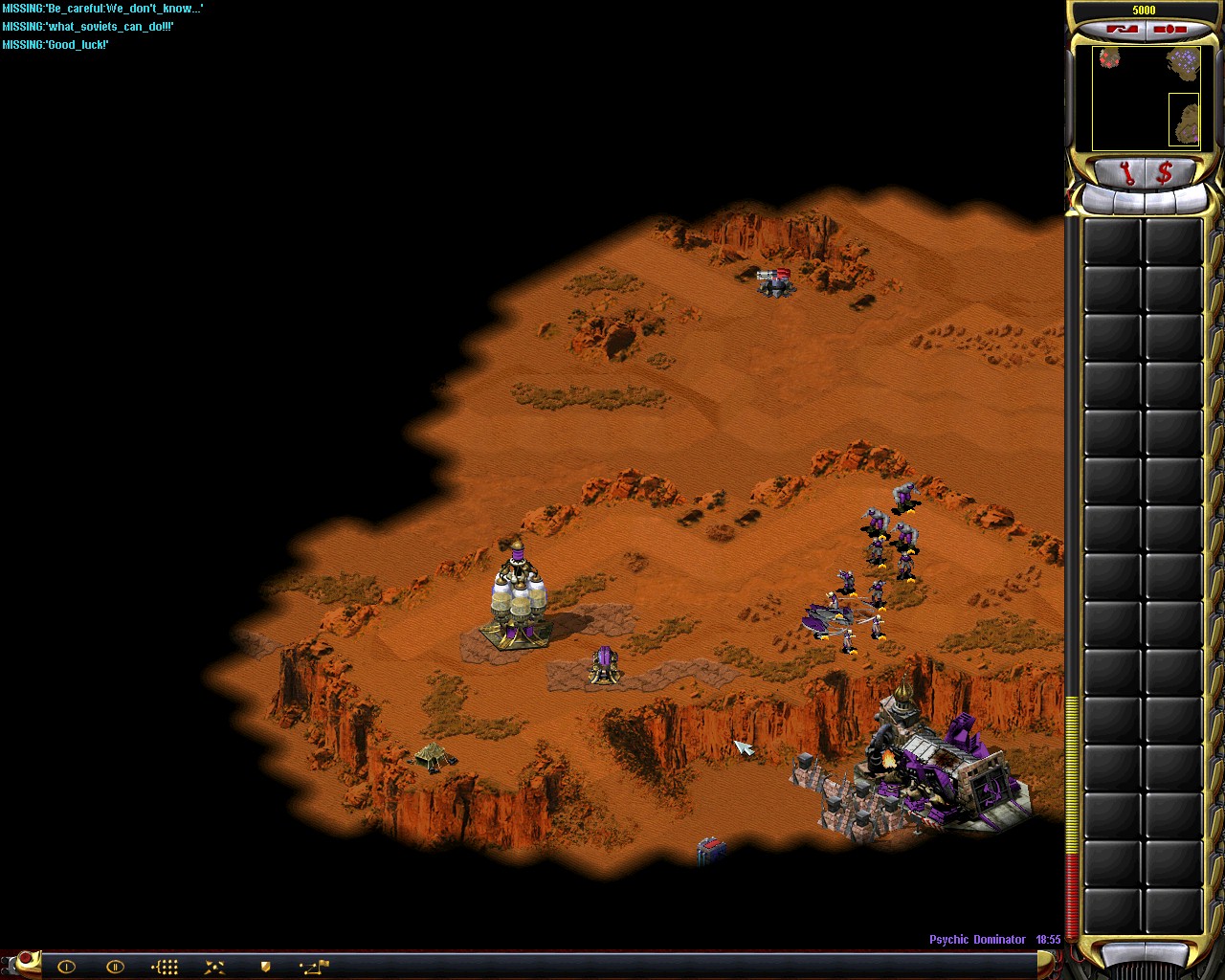Click the beacon flag icon on bottom toolbar
This screenshot has height=980, width=1225.
(x=321, y=965)
